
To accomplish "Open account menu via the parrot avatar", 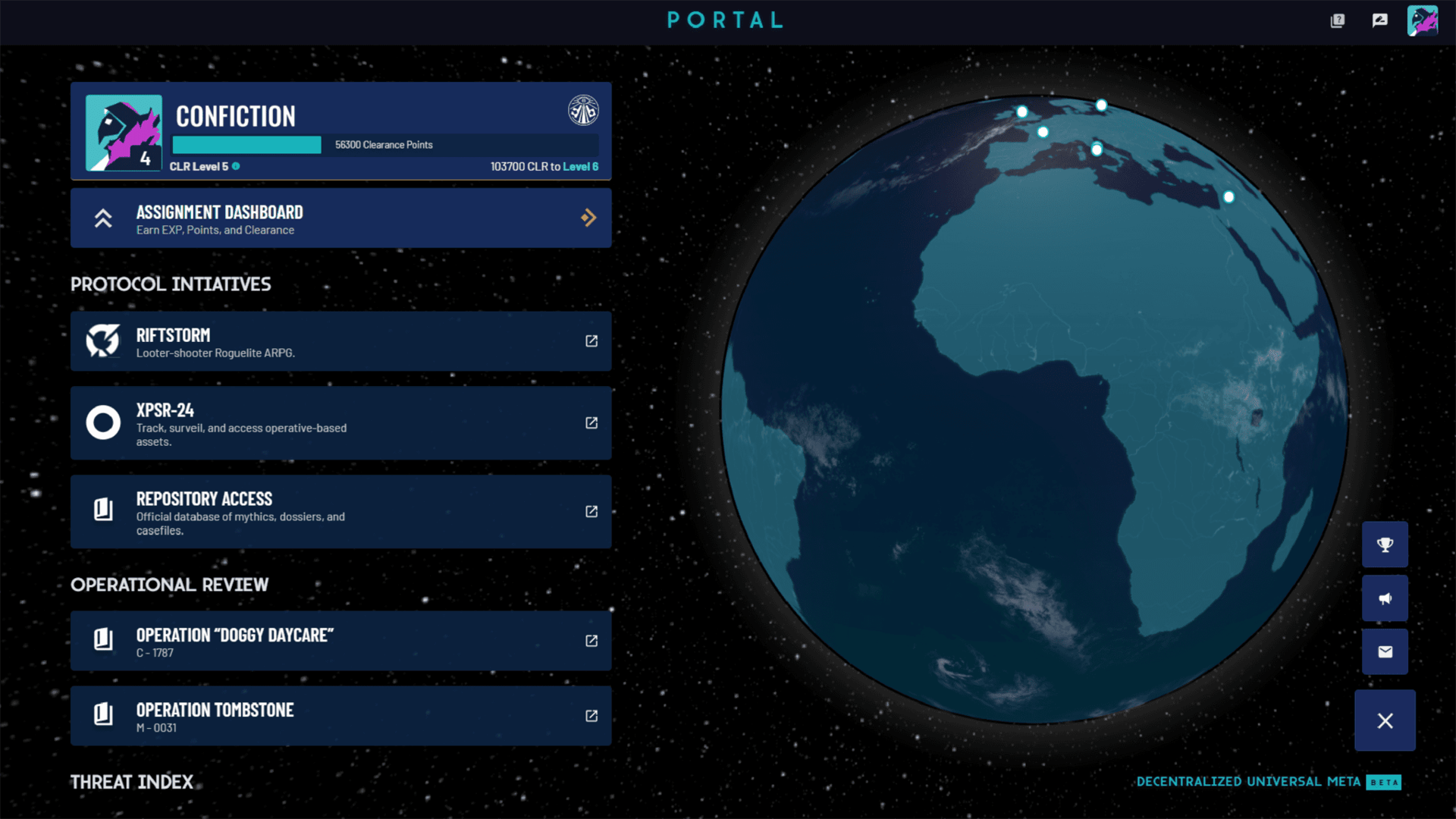I will [1424, 21].
